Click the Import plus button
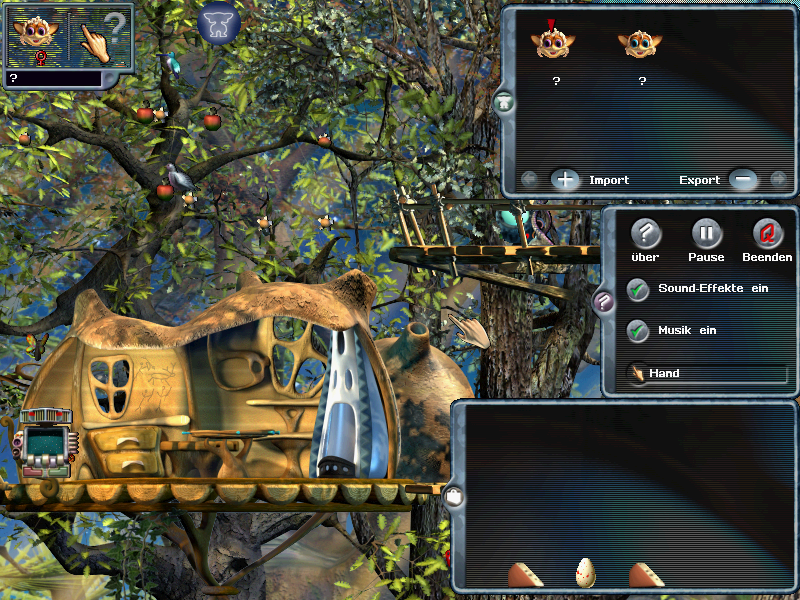 pos(565,180)
